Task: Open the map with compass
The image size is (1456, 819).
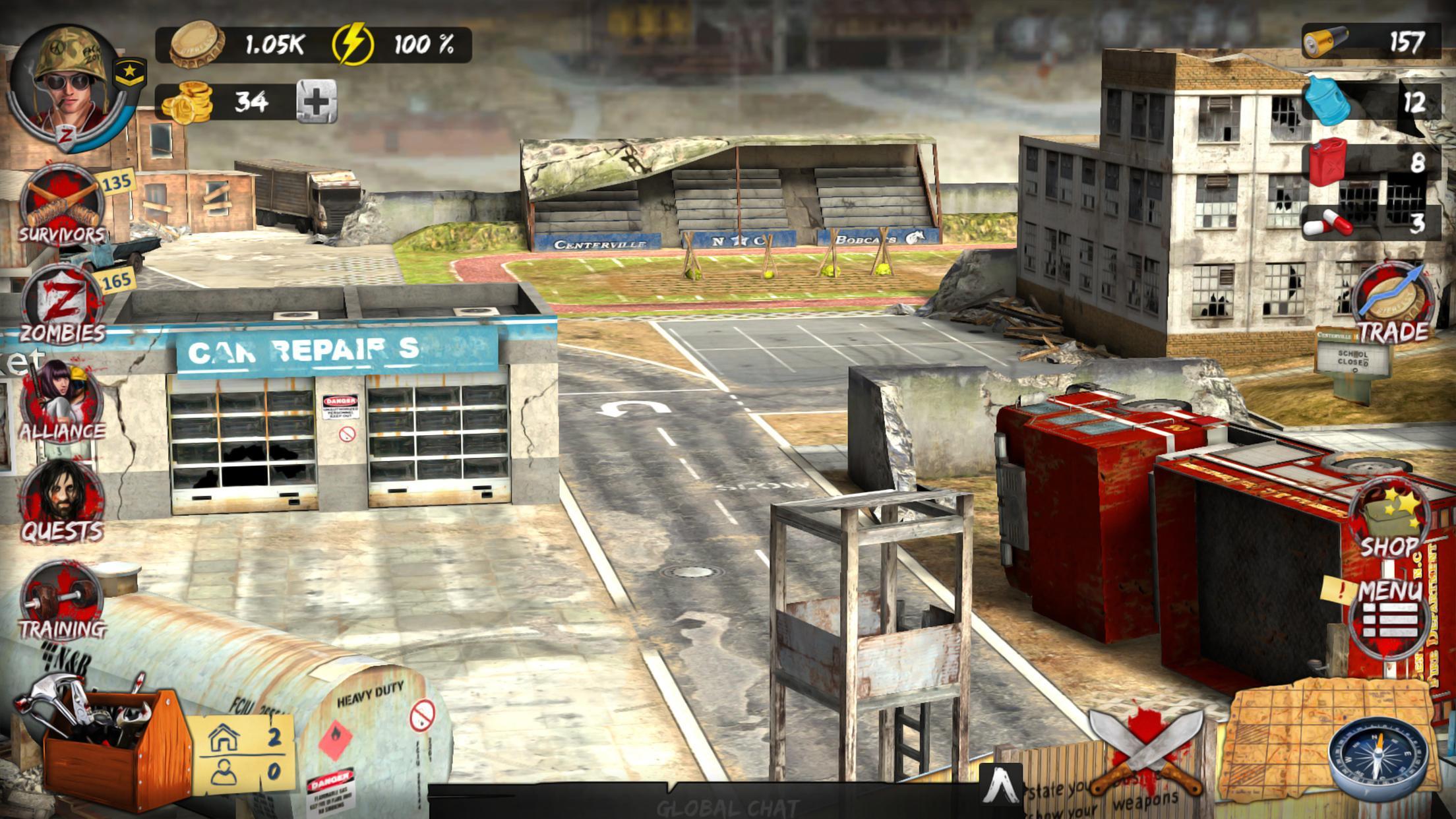Action: tap(1378, 758)
